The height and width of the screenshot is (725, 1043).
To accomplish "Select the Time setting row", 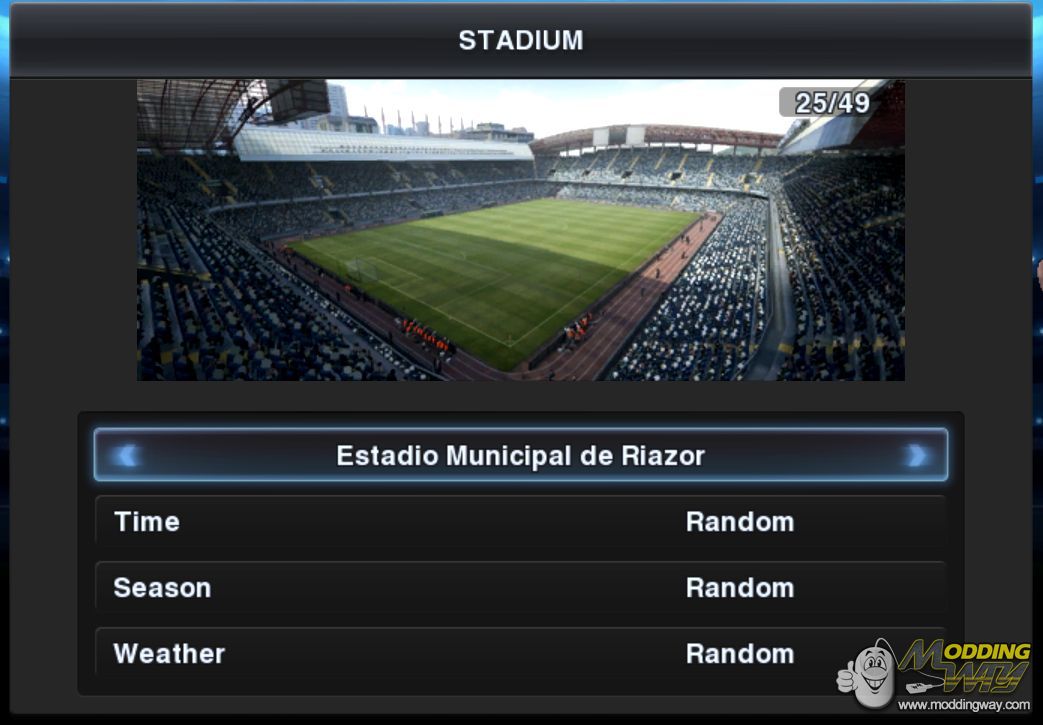I will (520, 522).
